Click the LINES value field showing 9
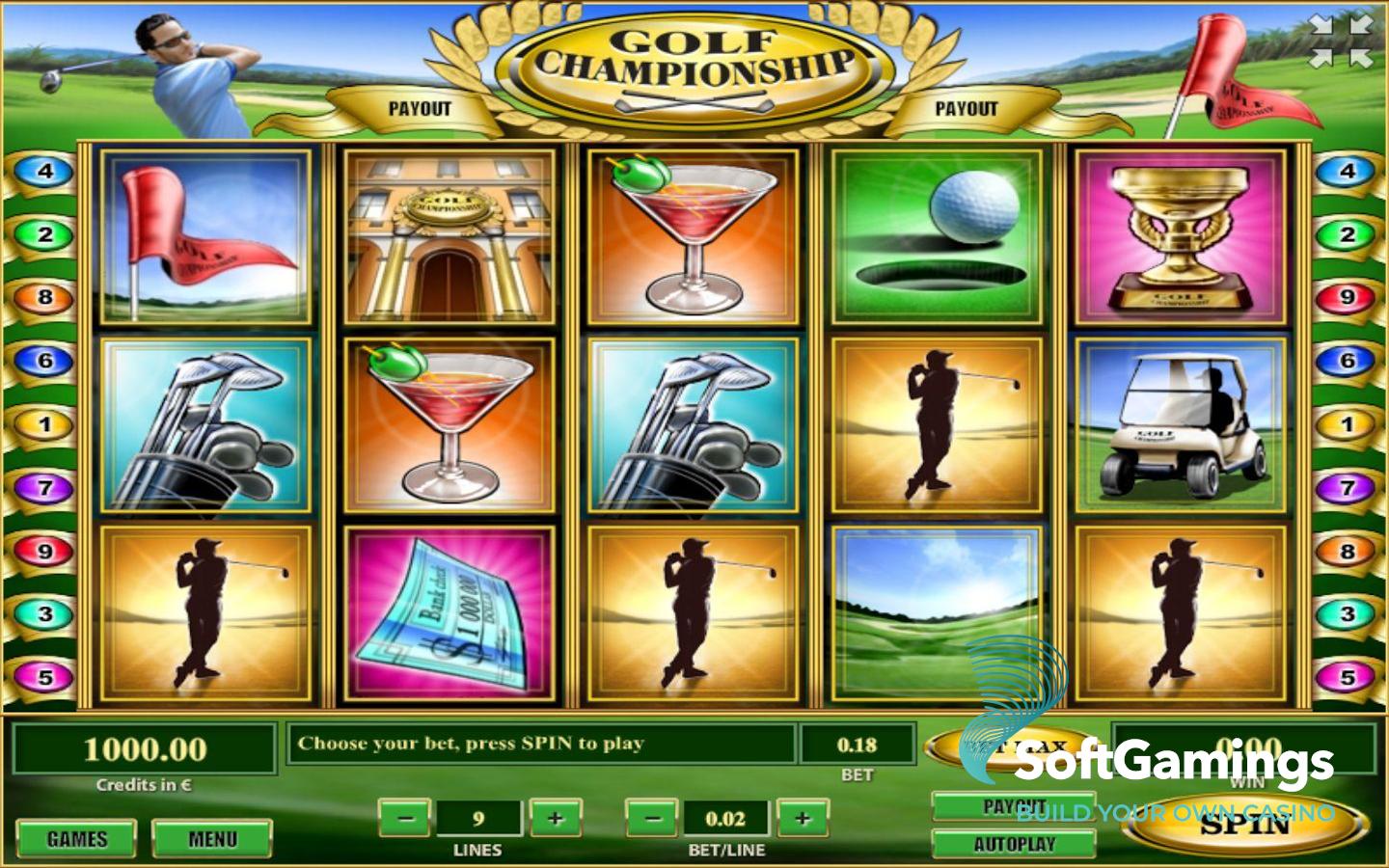 coord(479,818)
